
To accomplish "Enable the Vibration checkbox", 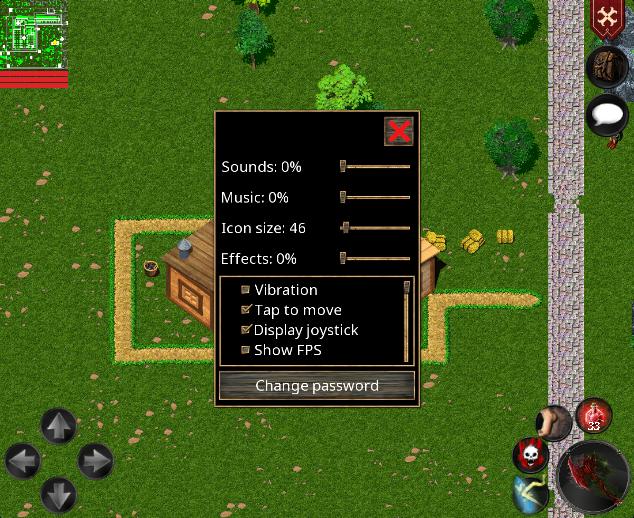I will pos(246,290).
